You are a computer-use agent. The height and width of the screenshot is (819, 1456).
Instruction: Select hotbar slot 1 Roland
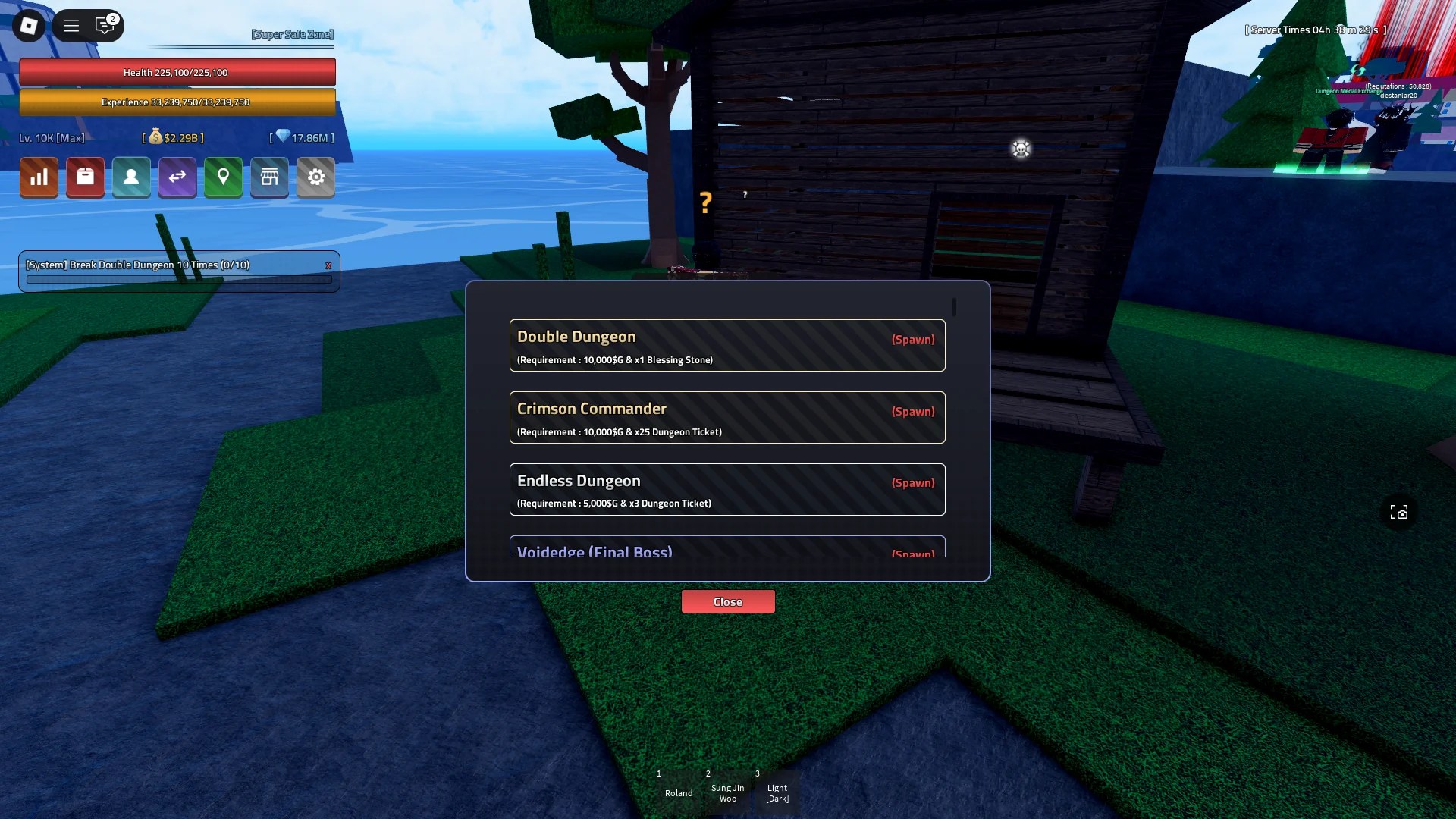(x=678, y=789)
